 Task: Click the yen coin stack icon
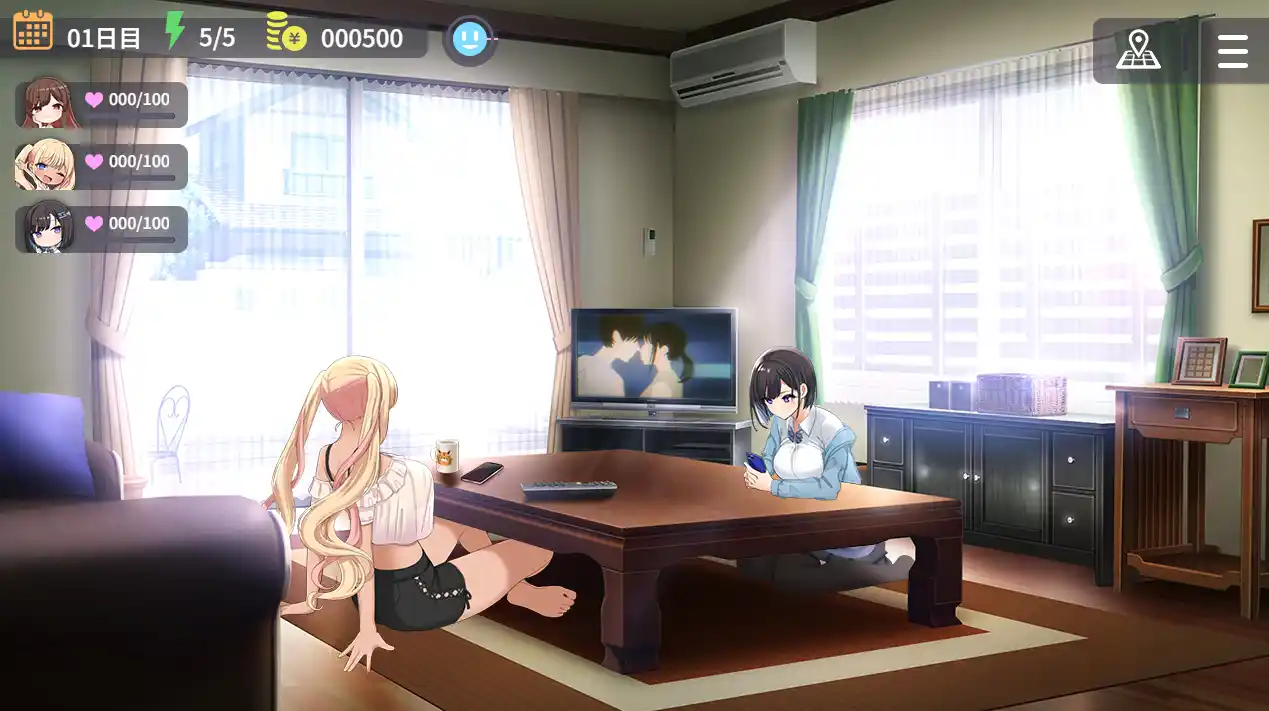286,33
